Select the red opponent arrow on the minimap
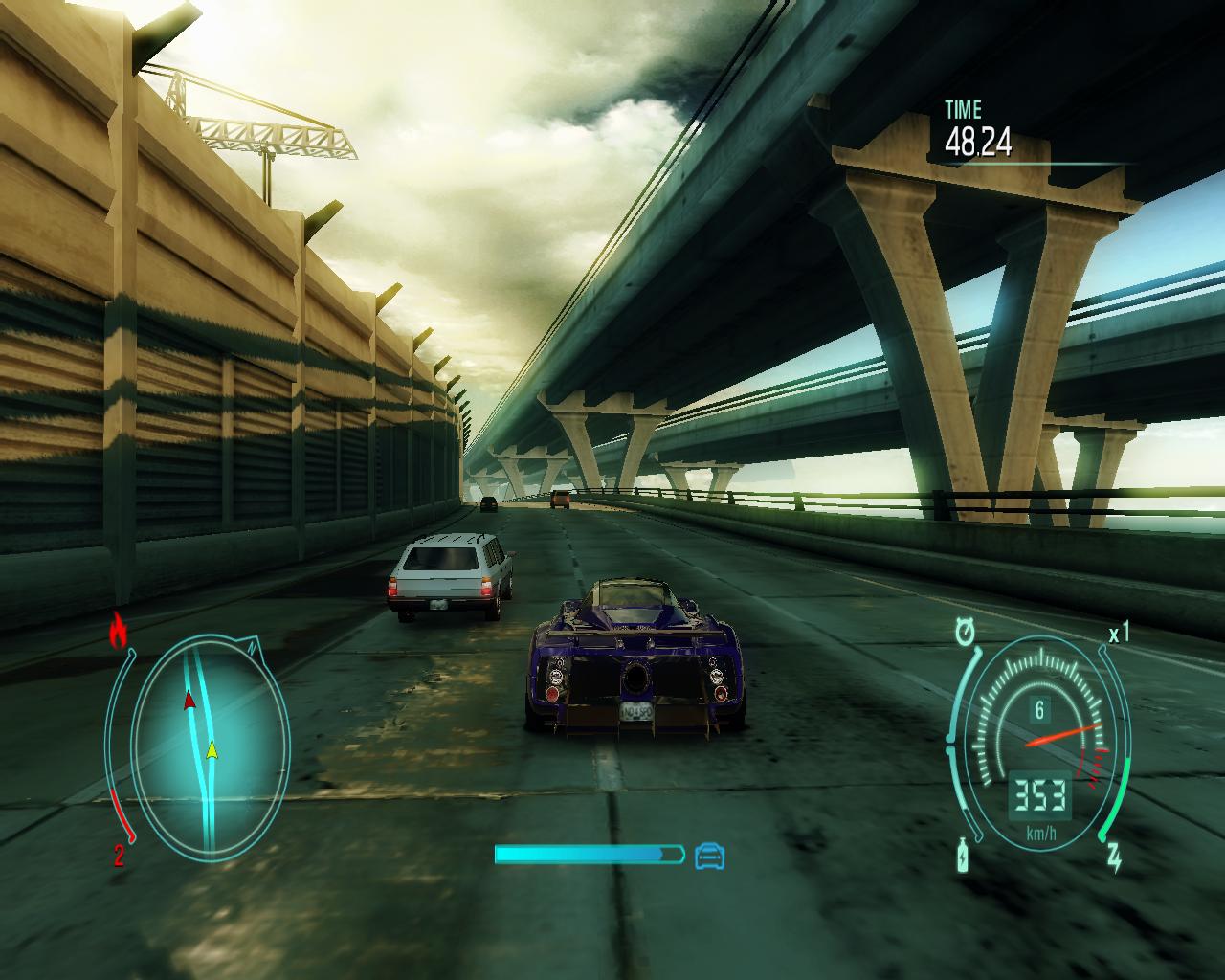 point(189,700)
